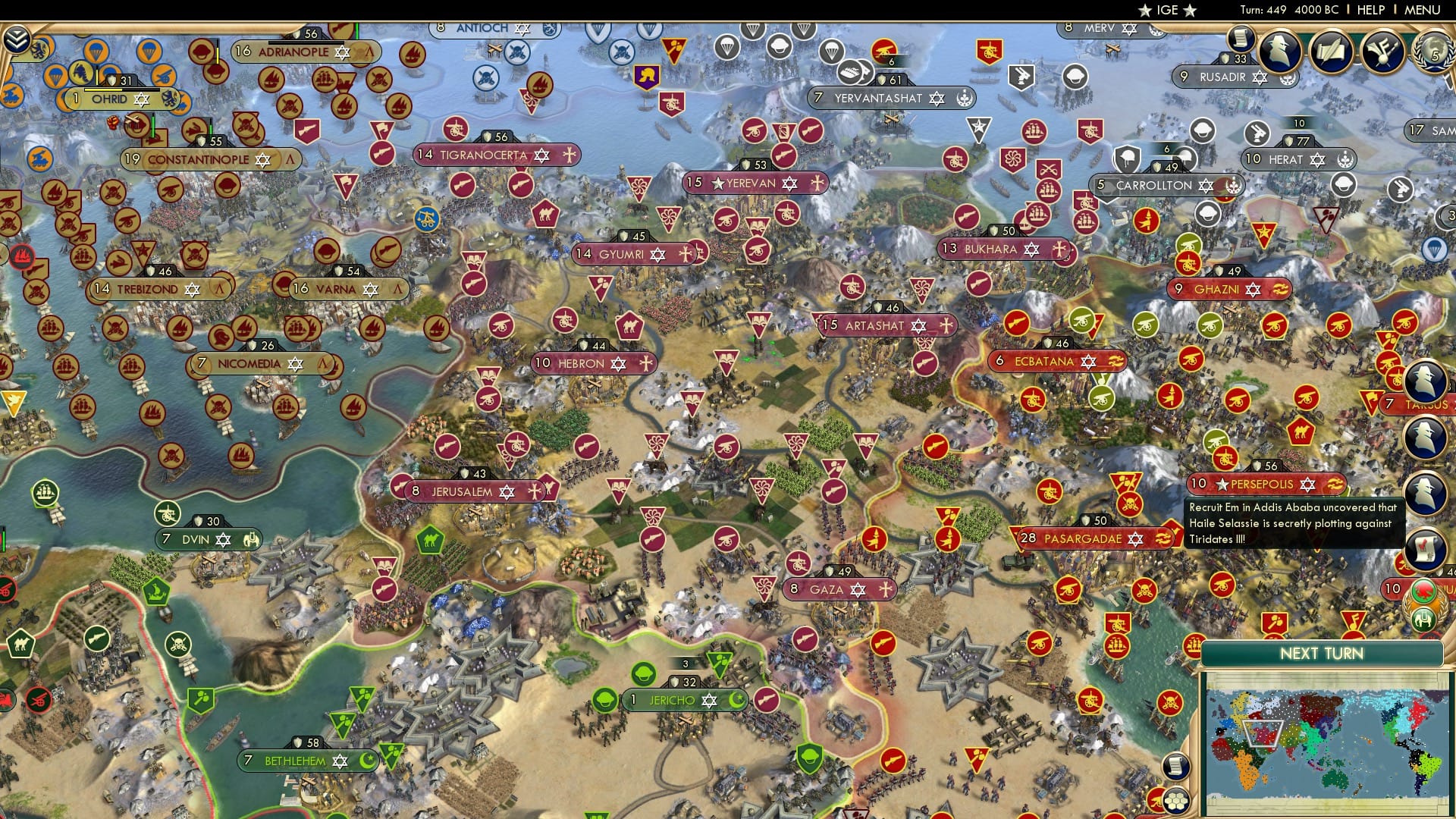The image size is (1456, 819).
Task: Click the notification scroll under the turn counter
Action: (1241, 37)
